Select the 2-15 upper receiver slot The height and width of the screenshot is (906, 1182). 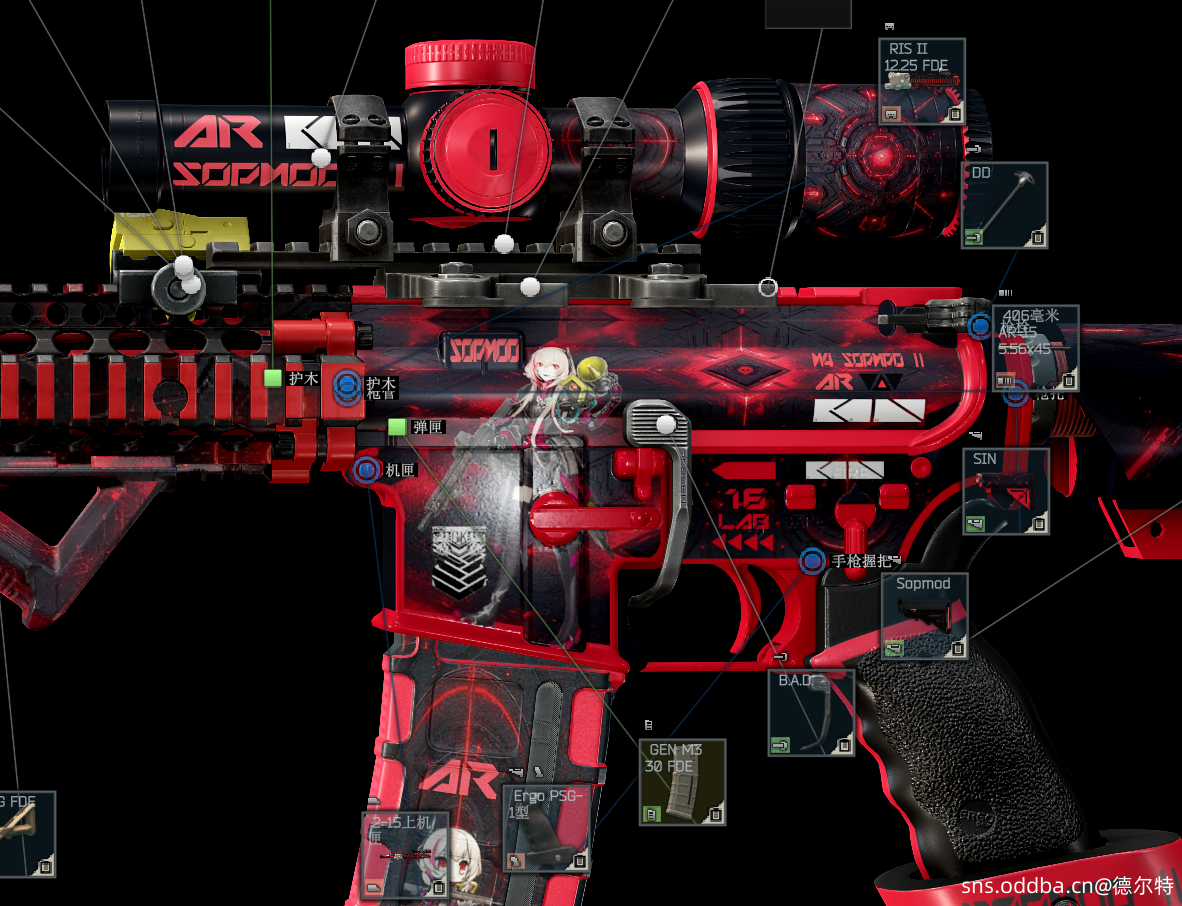[x=405, y=853]
